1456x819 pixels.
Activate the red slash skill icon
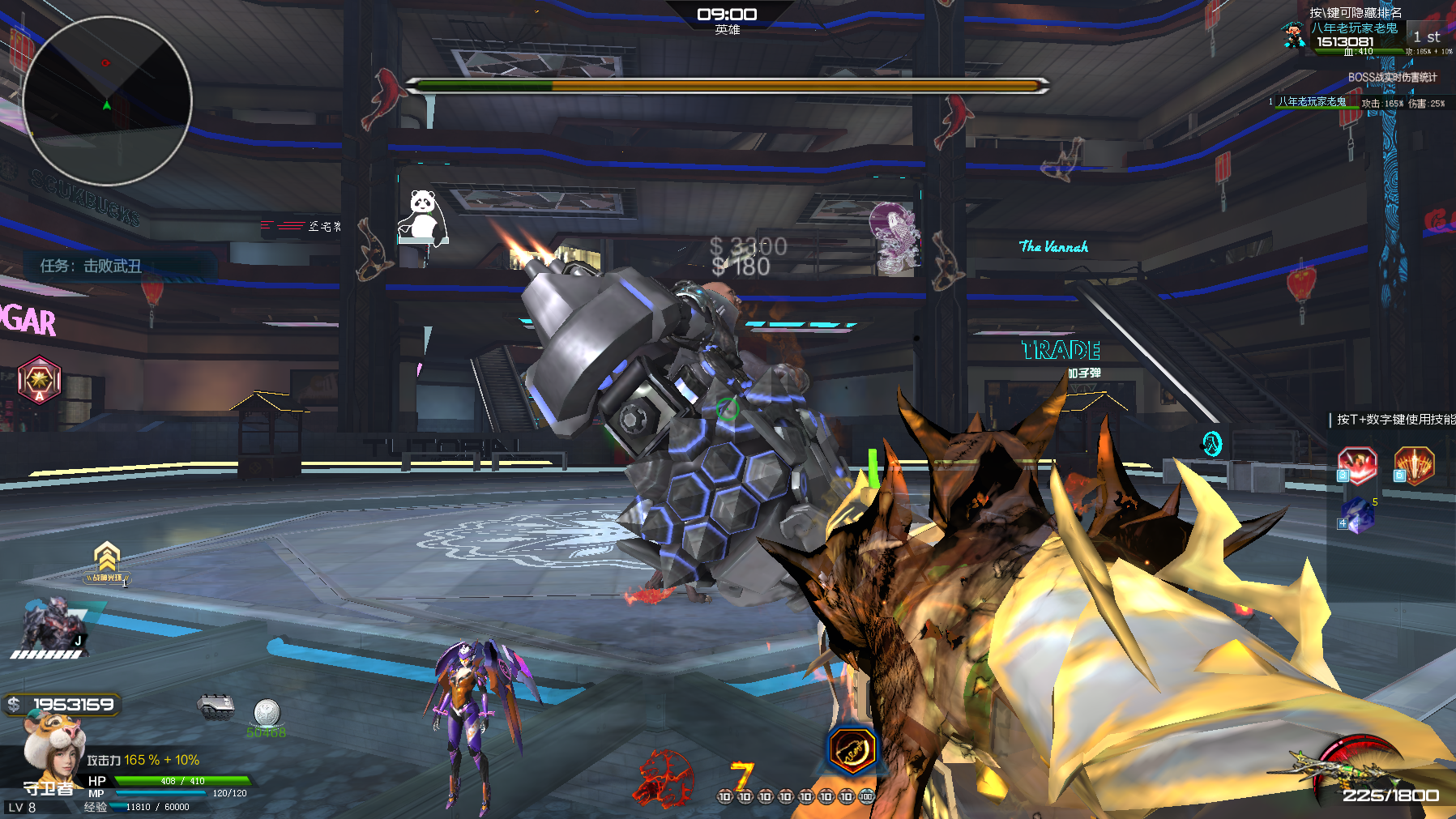(x=1357, y=466)
